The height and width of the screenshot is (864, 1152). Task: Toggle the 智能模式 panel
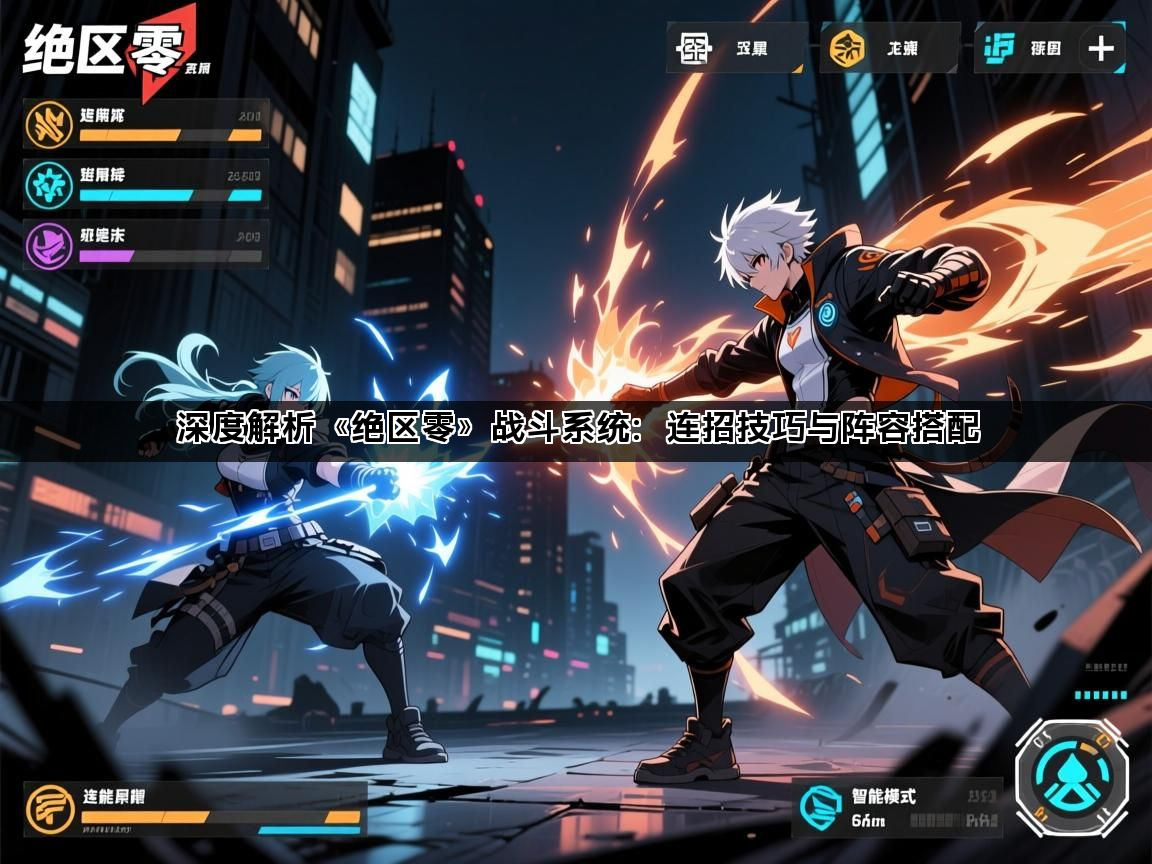(x=897, y=808)
